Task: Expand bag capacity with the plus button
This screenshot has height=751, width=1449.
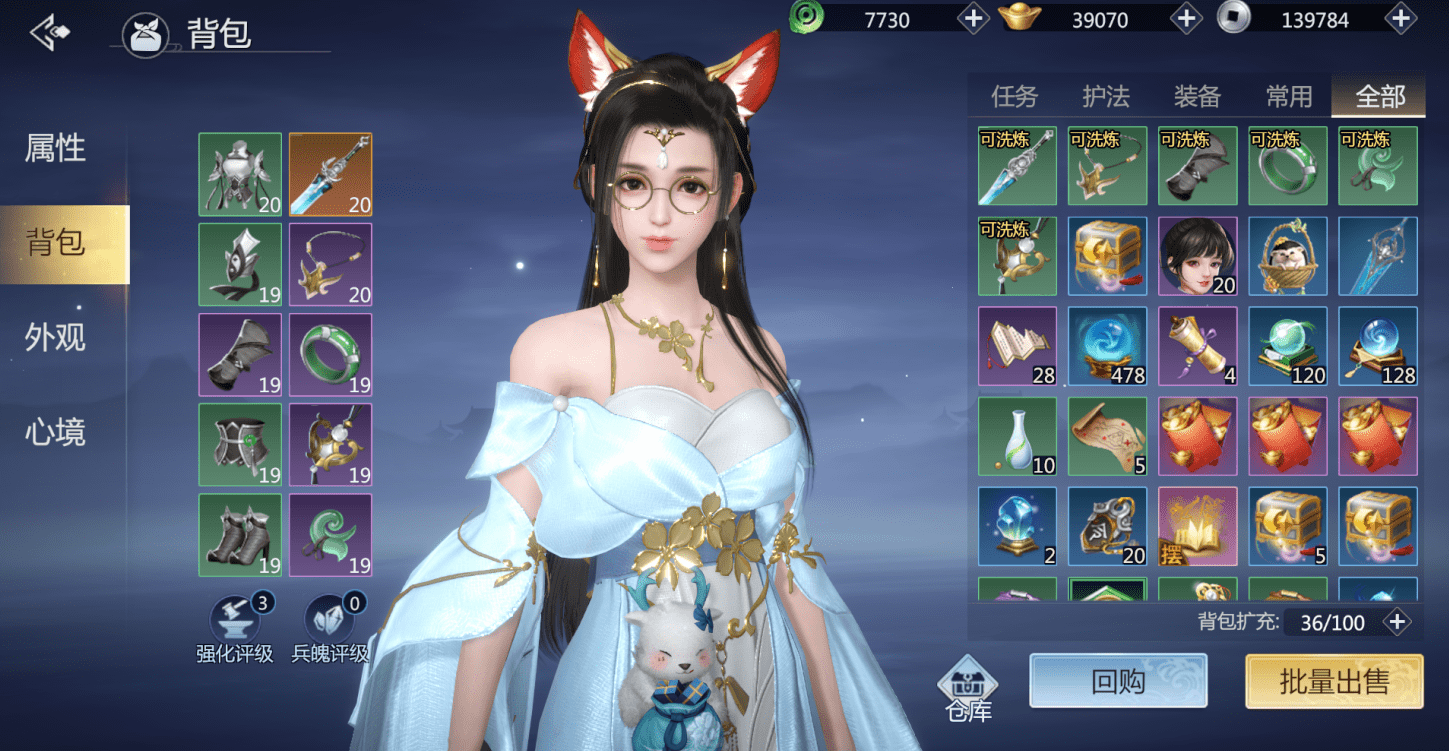Action: point(1397,622)
